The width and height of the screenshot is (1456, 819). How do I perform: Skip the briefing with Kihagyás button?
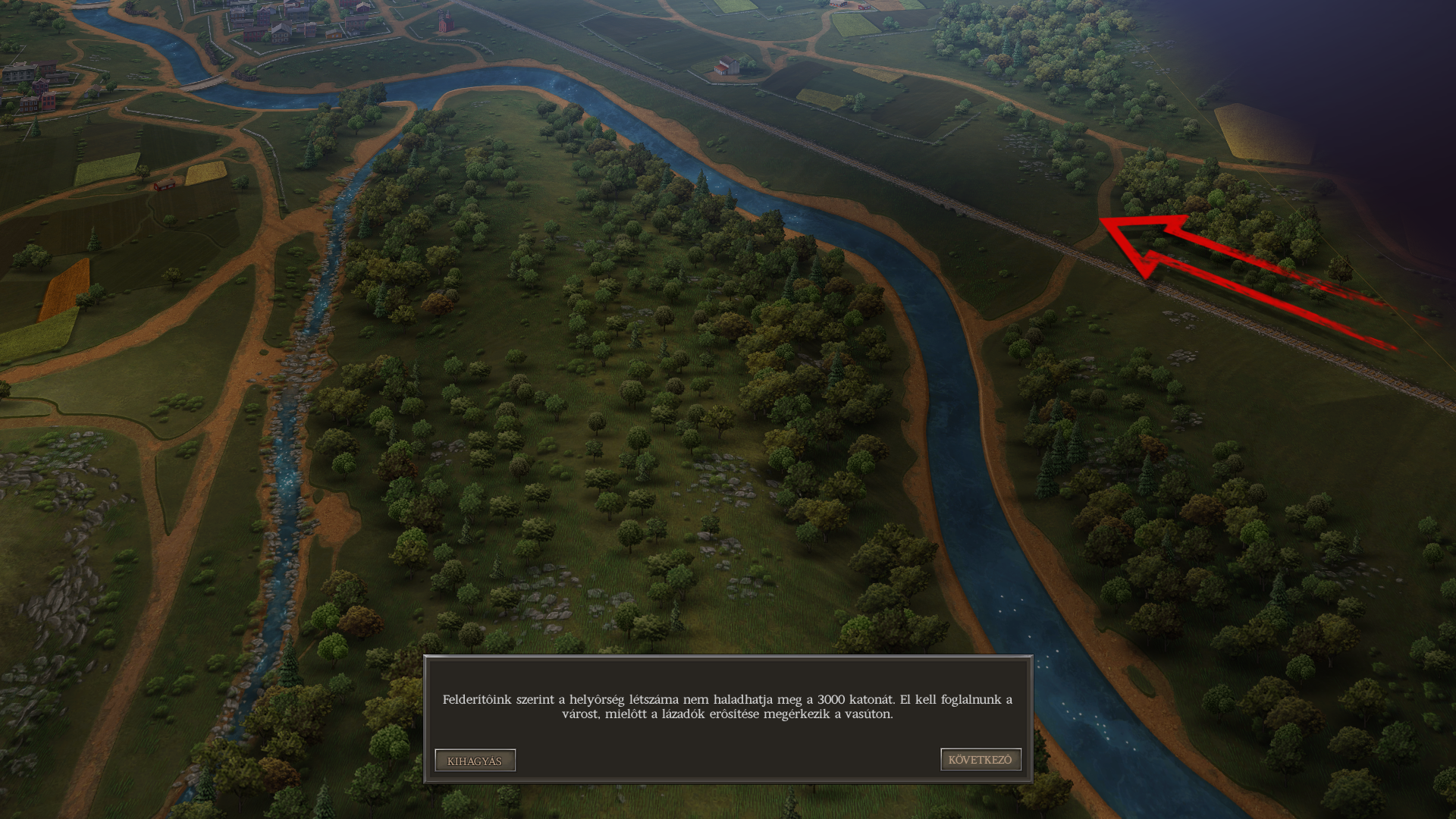(x=475, y=761)
